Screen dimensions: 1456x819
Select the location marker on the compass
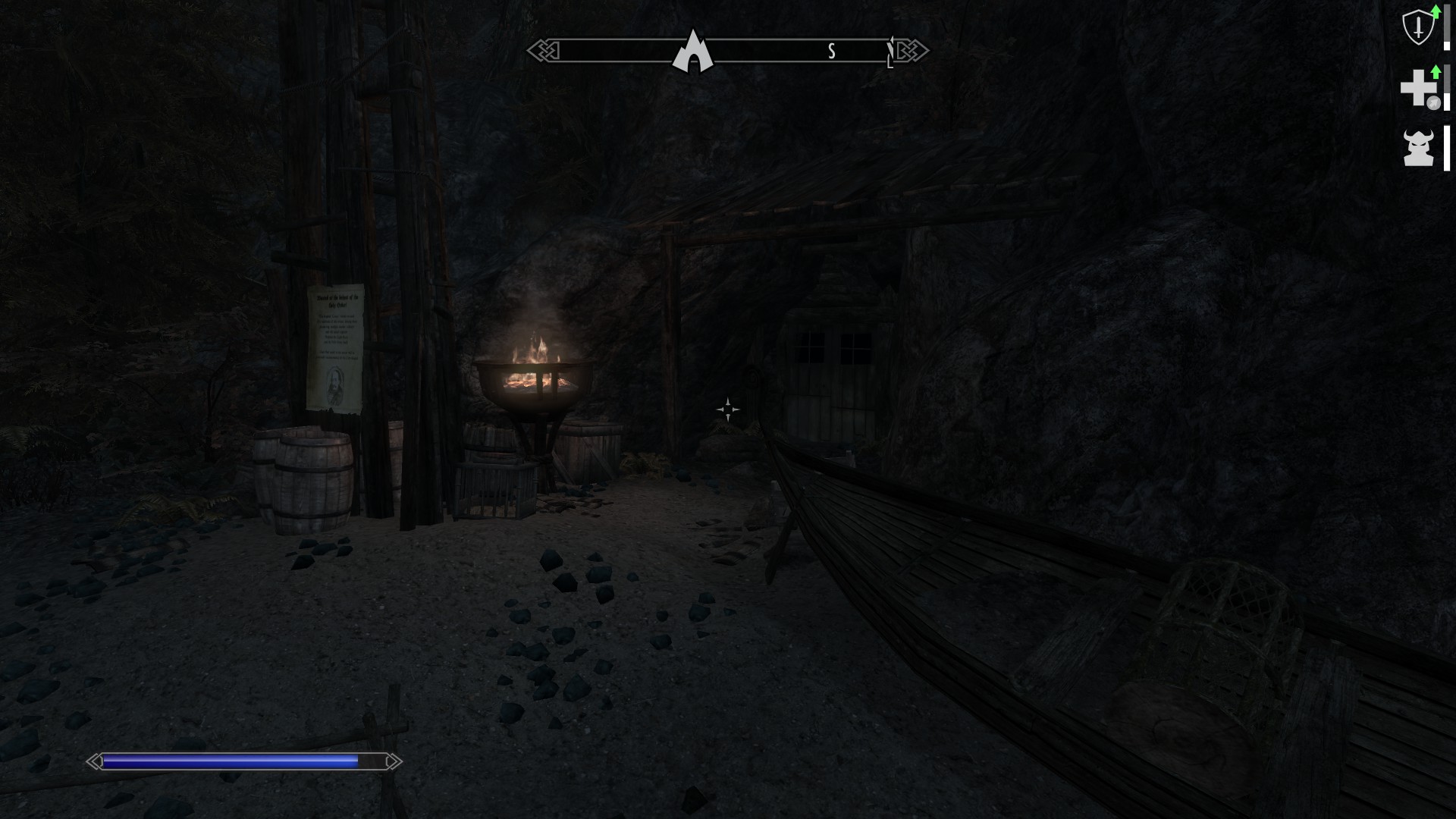click(x=692, y=52)
